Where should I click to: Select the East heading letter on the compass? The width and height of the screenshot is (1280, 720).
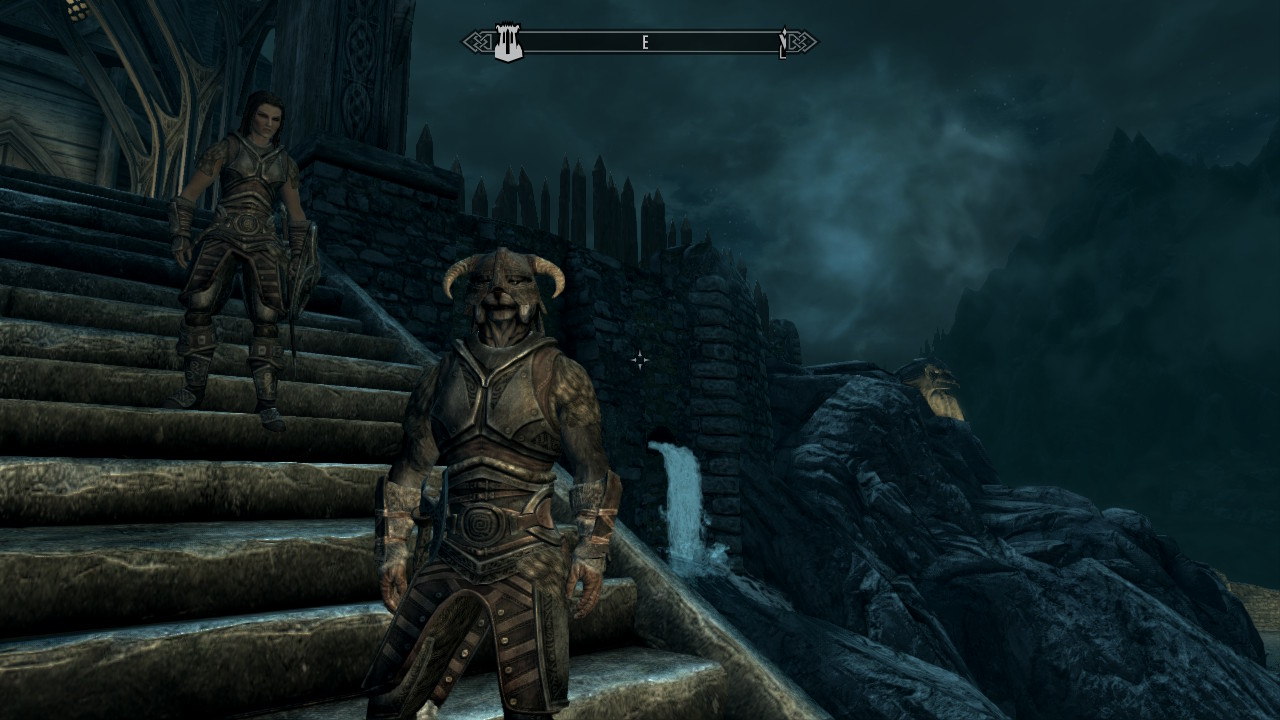point(646,43)
